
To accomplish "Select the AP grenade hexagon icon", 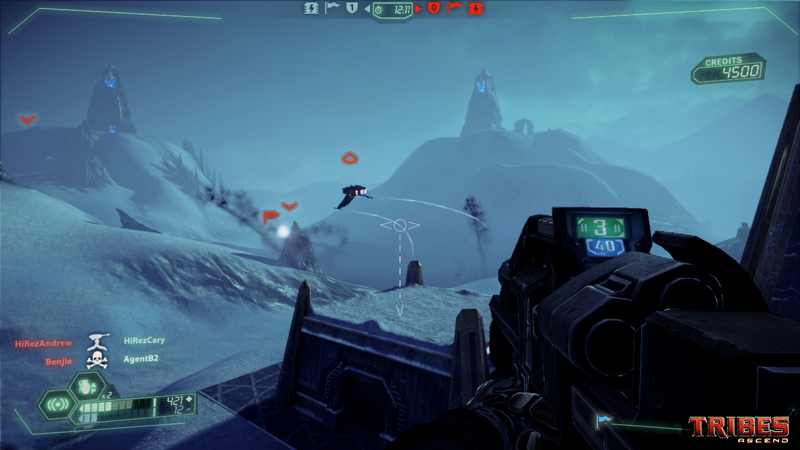I will 88,385.
